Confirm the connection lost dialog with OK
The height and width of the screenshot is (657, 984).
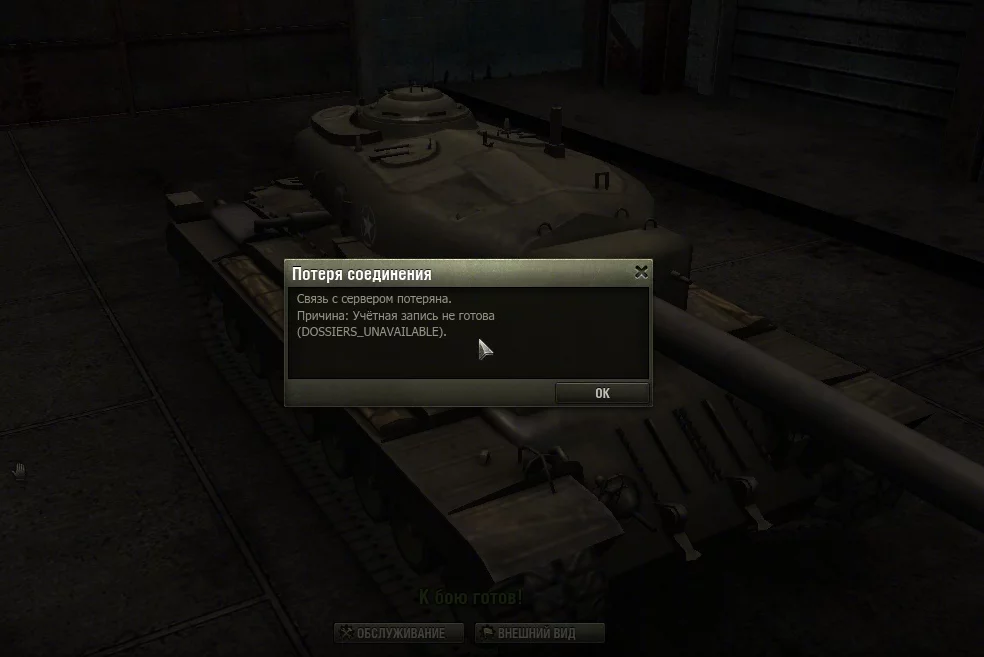[602, 393]
